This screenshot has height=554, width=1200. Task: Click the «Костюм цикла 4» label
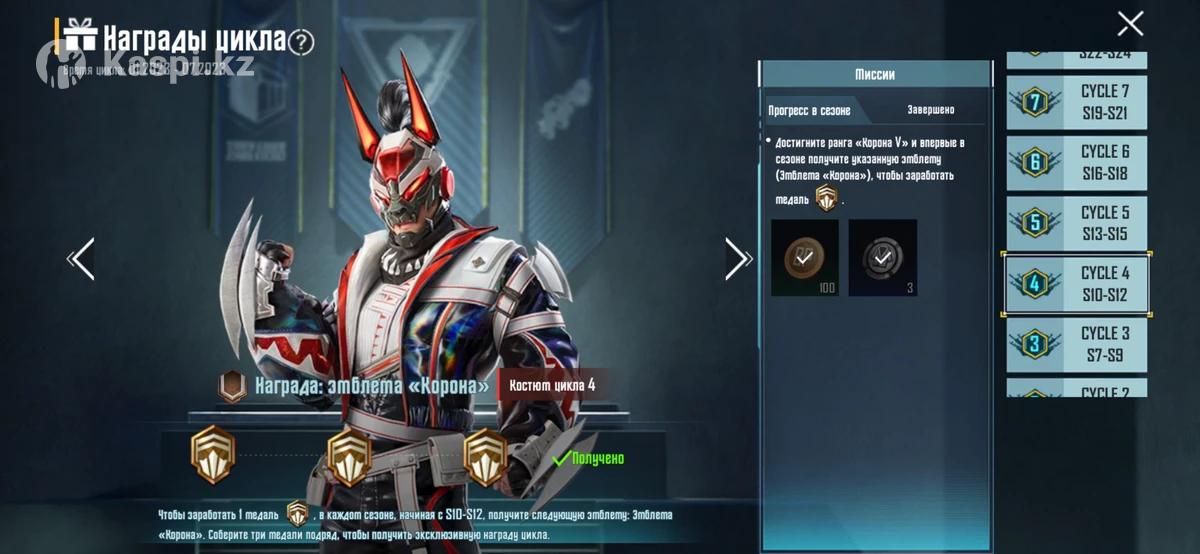coord(553,385)
